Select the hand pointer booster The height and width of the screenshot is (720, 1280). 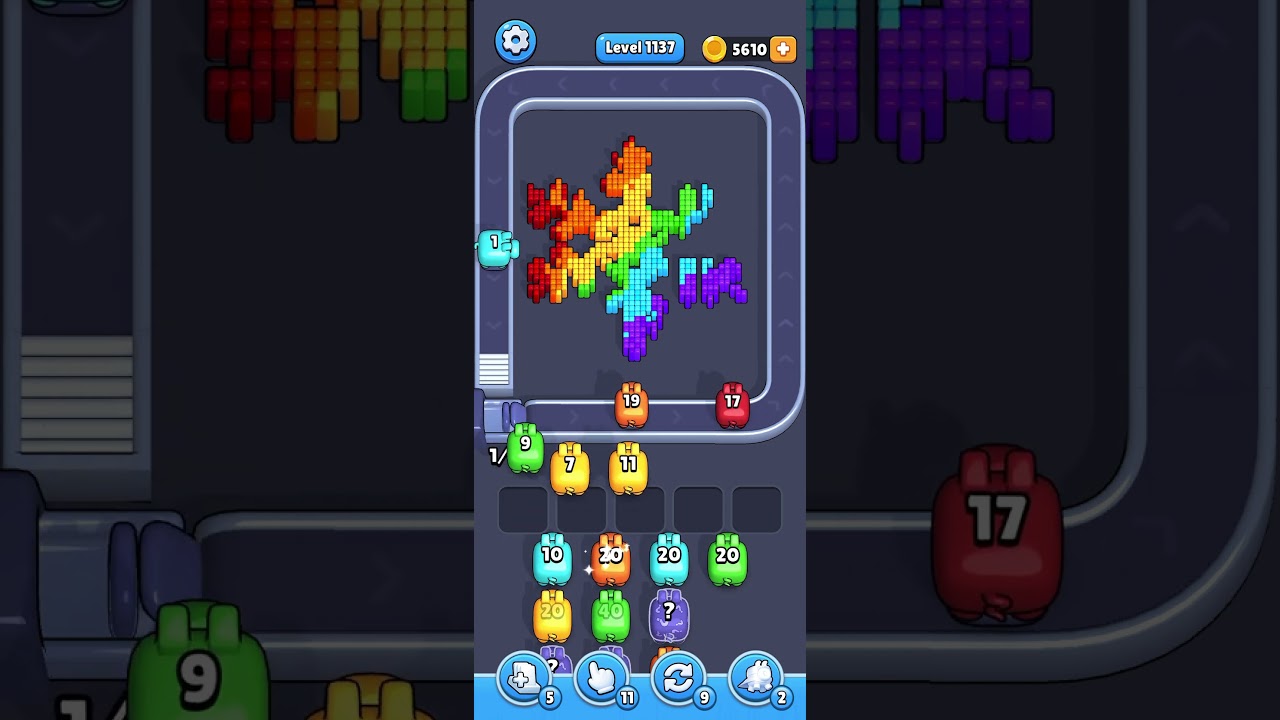pos(601,679)
